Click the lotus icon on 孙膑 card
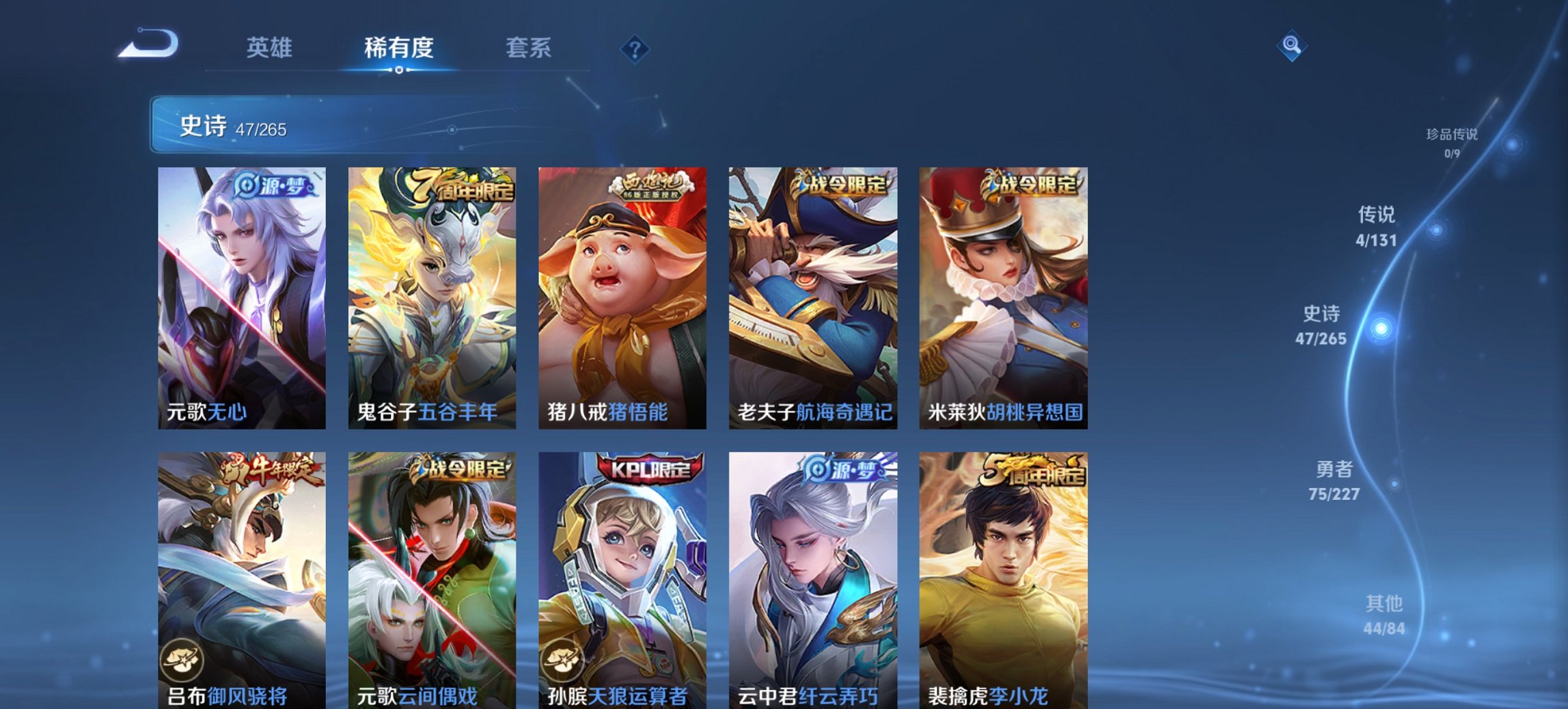 (563, 660)
